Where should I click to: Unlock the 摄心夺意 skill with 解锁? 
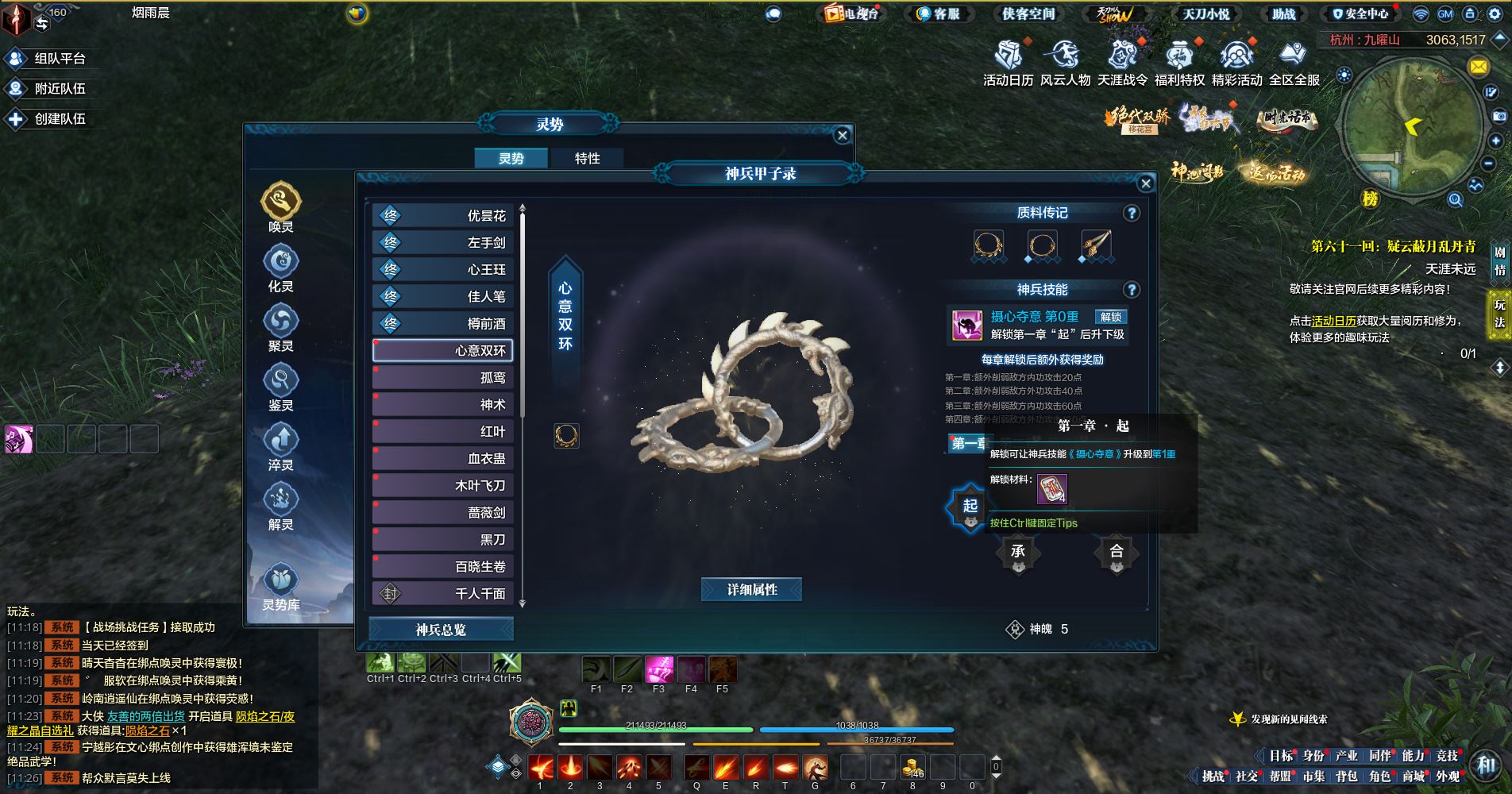[x=1110, y=317]
